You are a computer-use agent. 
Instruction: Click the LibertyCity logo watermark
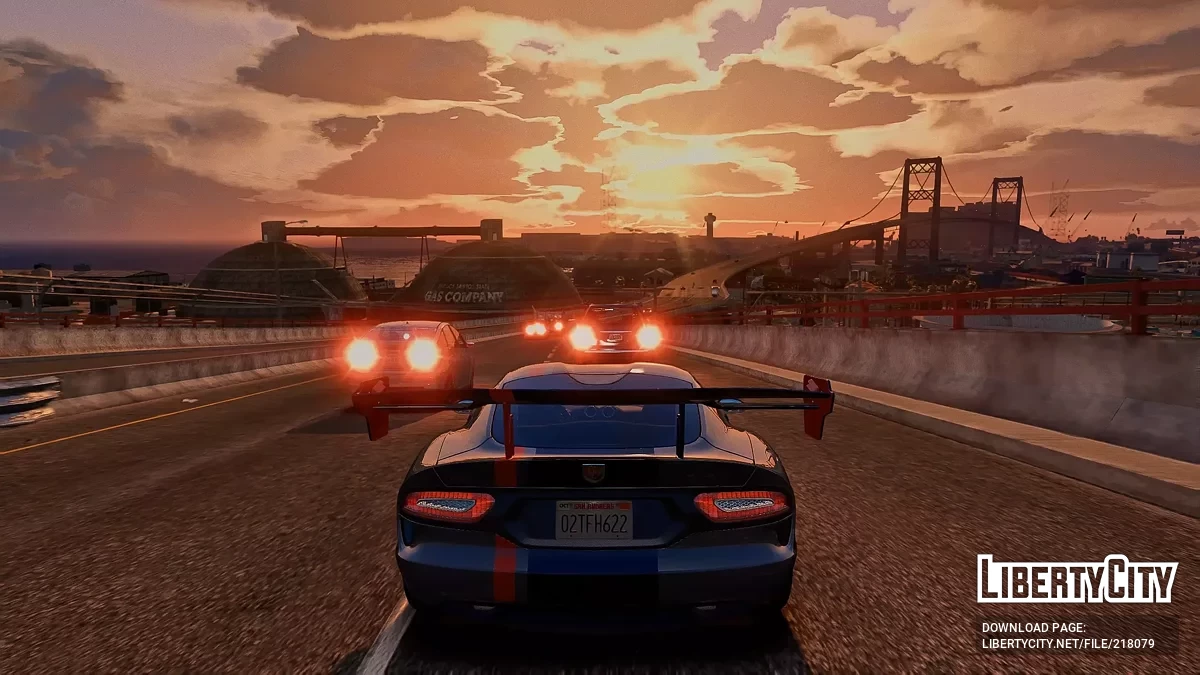(1077, 579)
